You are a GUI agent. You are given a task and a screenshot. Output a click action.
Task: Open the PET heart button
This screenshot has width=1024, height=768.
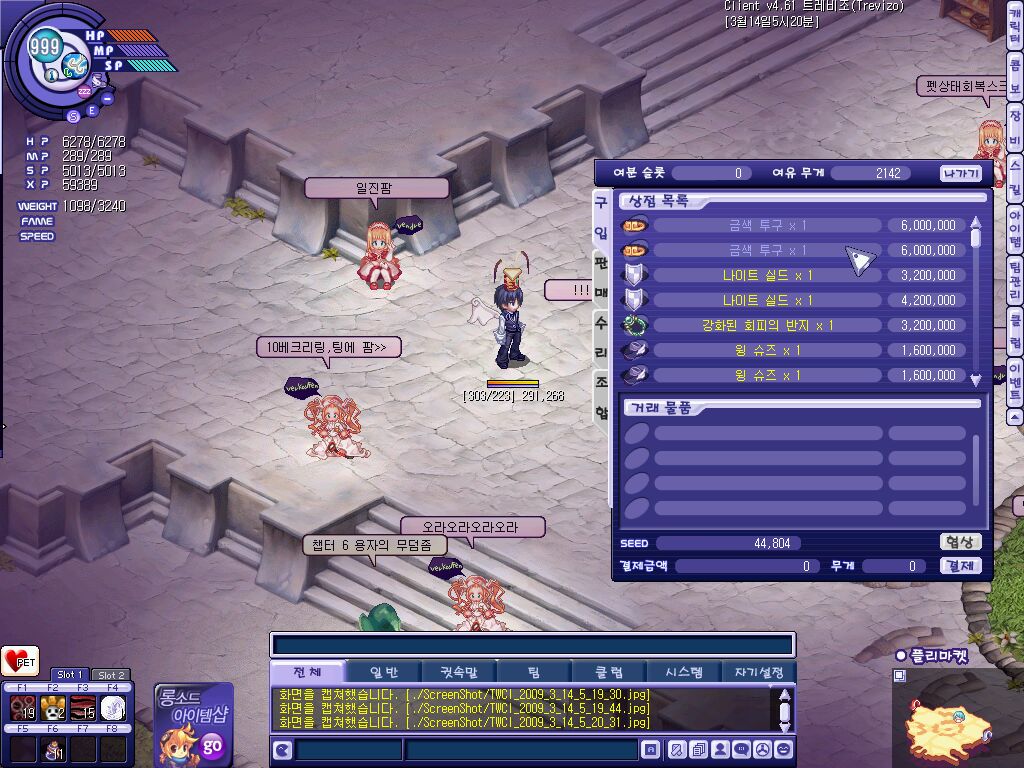coord(20,661)
